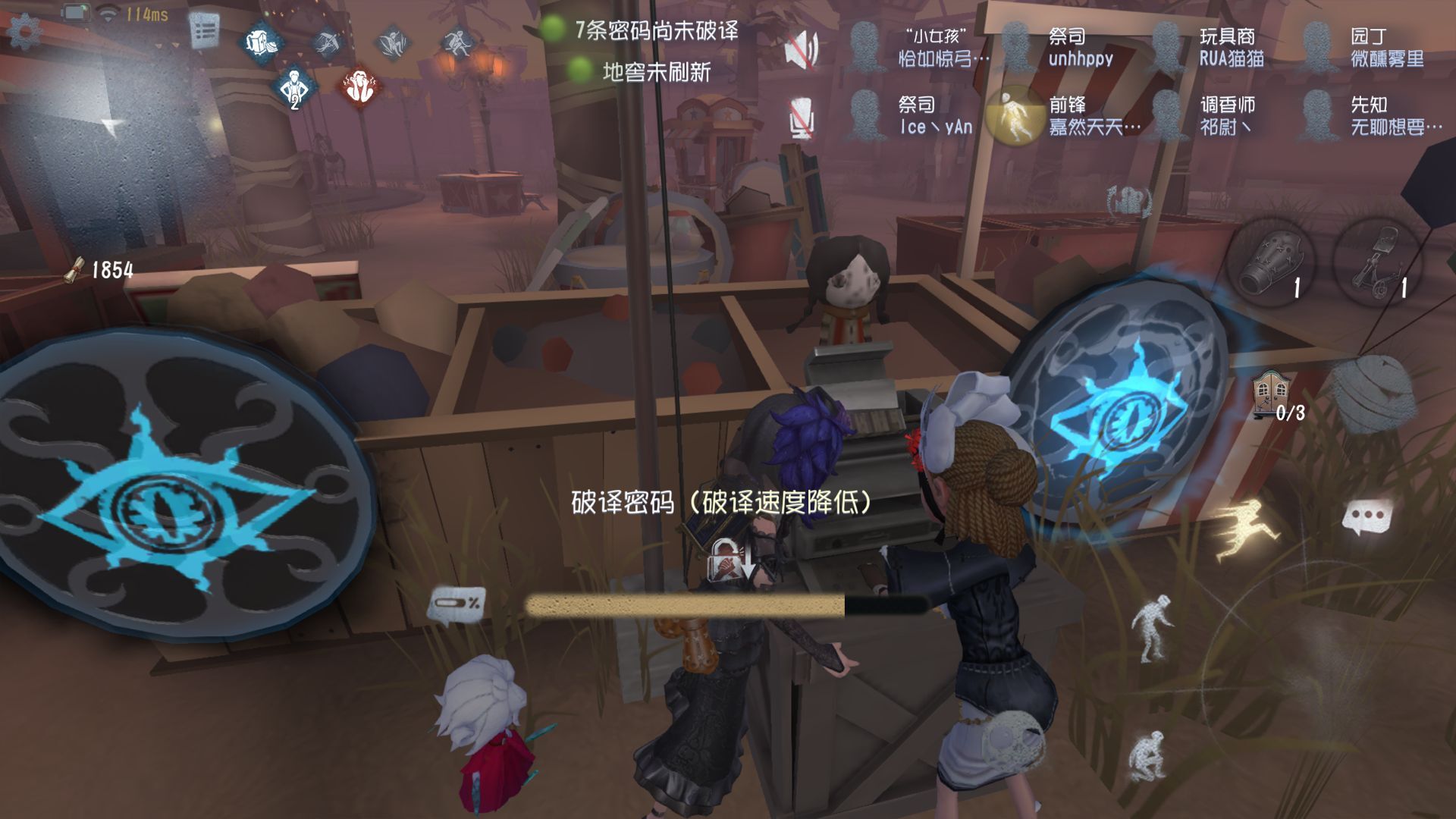Select the 调香师 player portrait
Viewport: 1456px width, 819px height.
point(1167,115)
